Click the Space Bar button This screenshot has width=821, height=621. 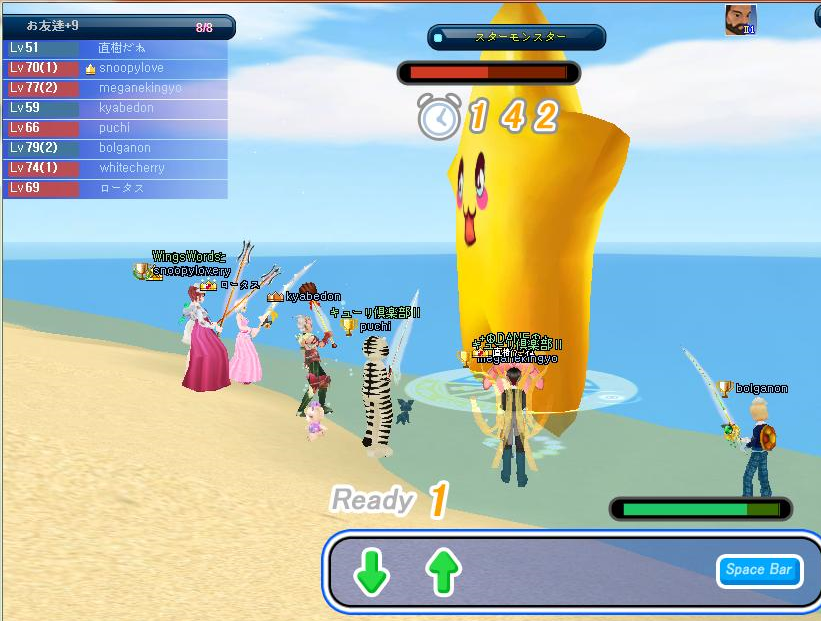click(x=759, y=570)
